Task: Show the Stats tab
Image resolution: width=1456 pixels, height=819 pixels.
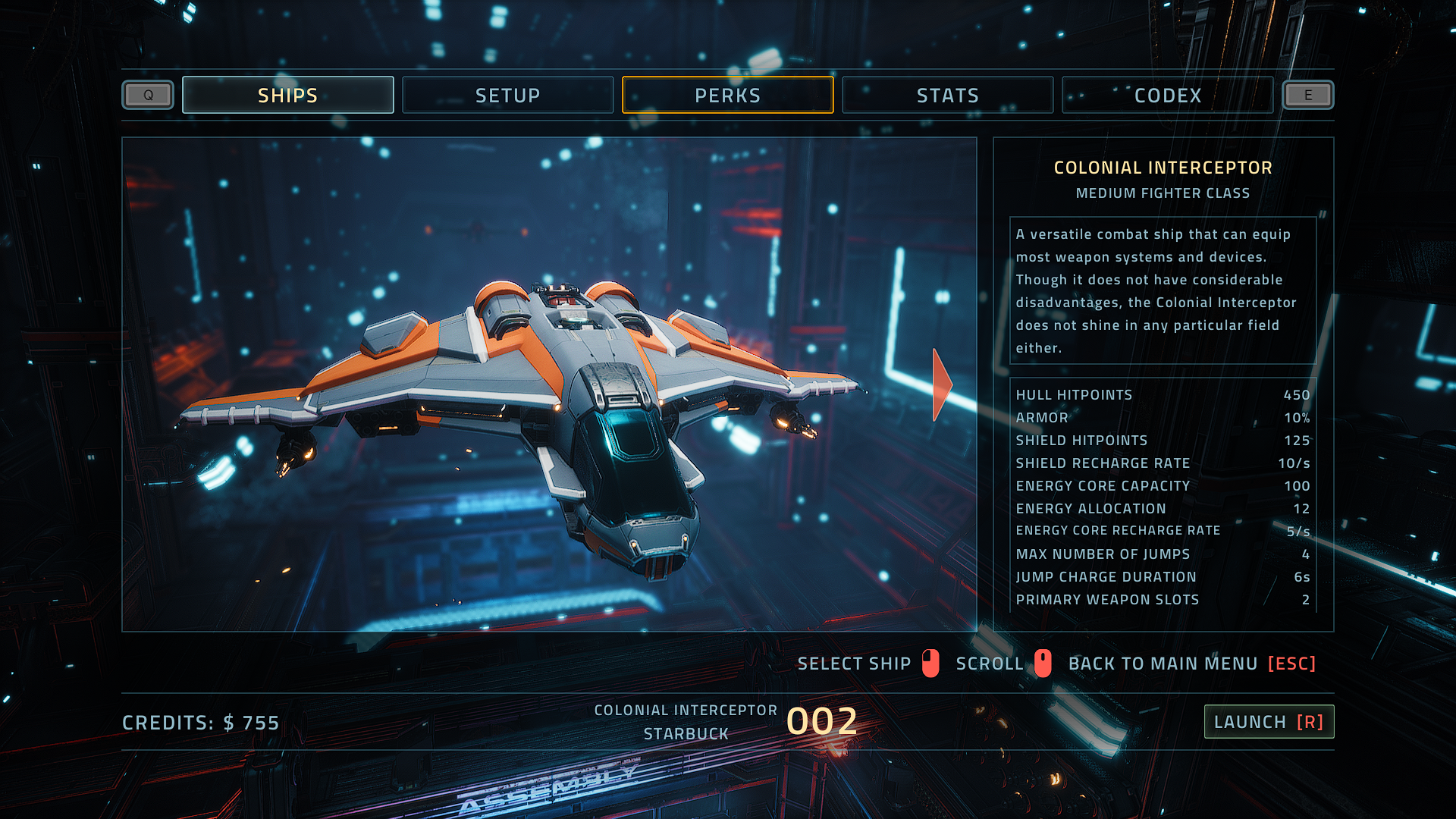Action: pos(947,96)
